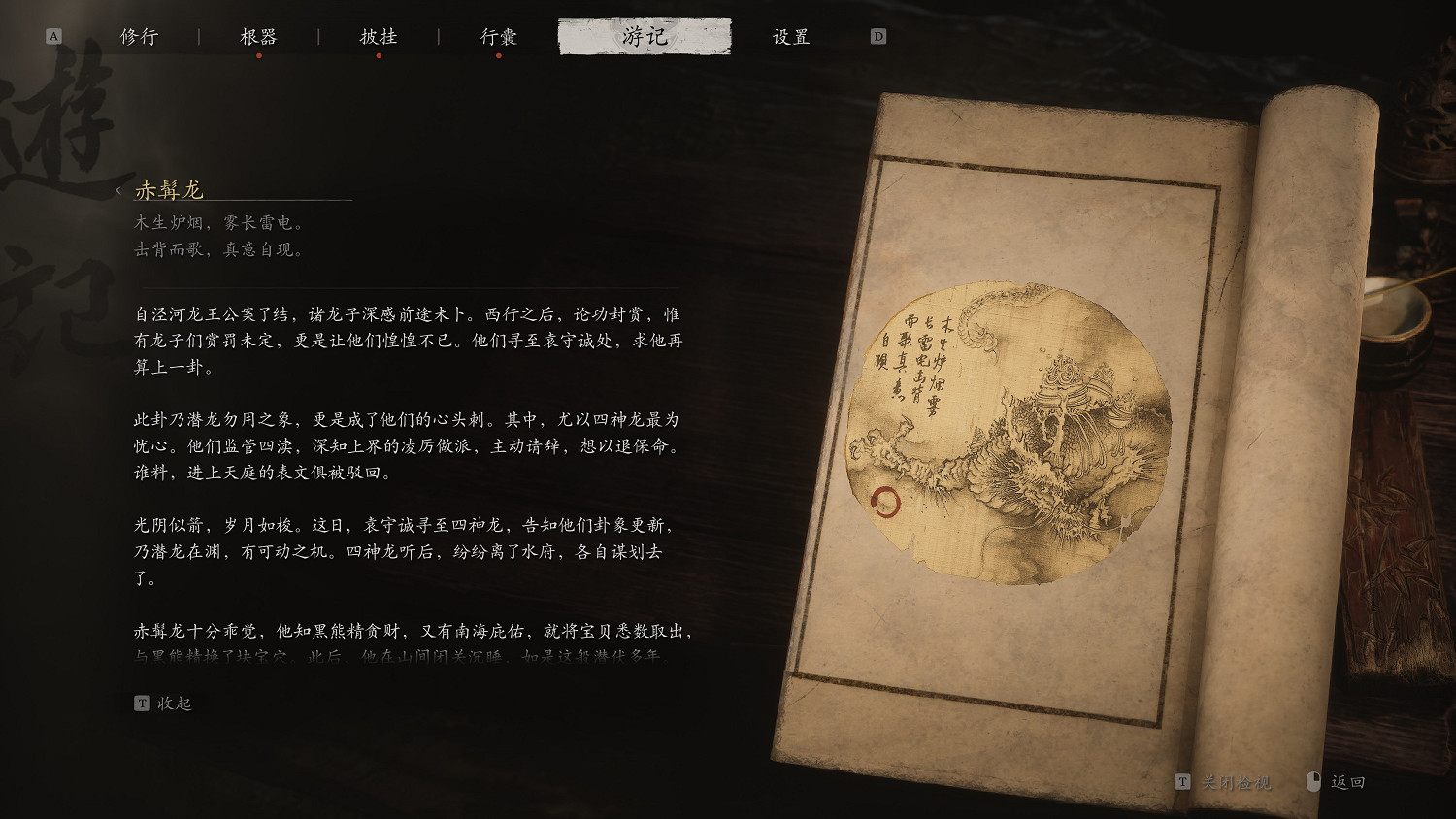Collapse the journal text with 收起
The height and width of the screenshot is (819, 1456).
pos(175,702)
